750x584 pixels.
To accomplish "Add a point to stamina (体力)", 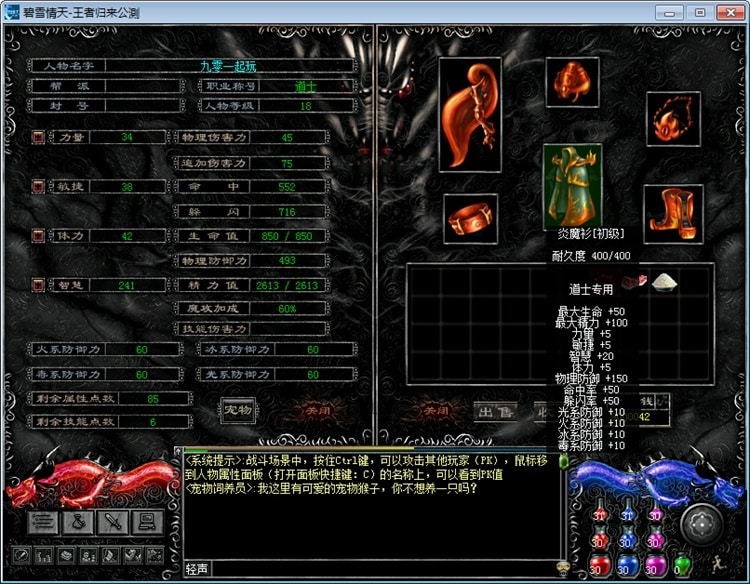I will [x=38, y=236].
